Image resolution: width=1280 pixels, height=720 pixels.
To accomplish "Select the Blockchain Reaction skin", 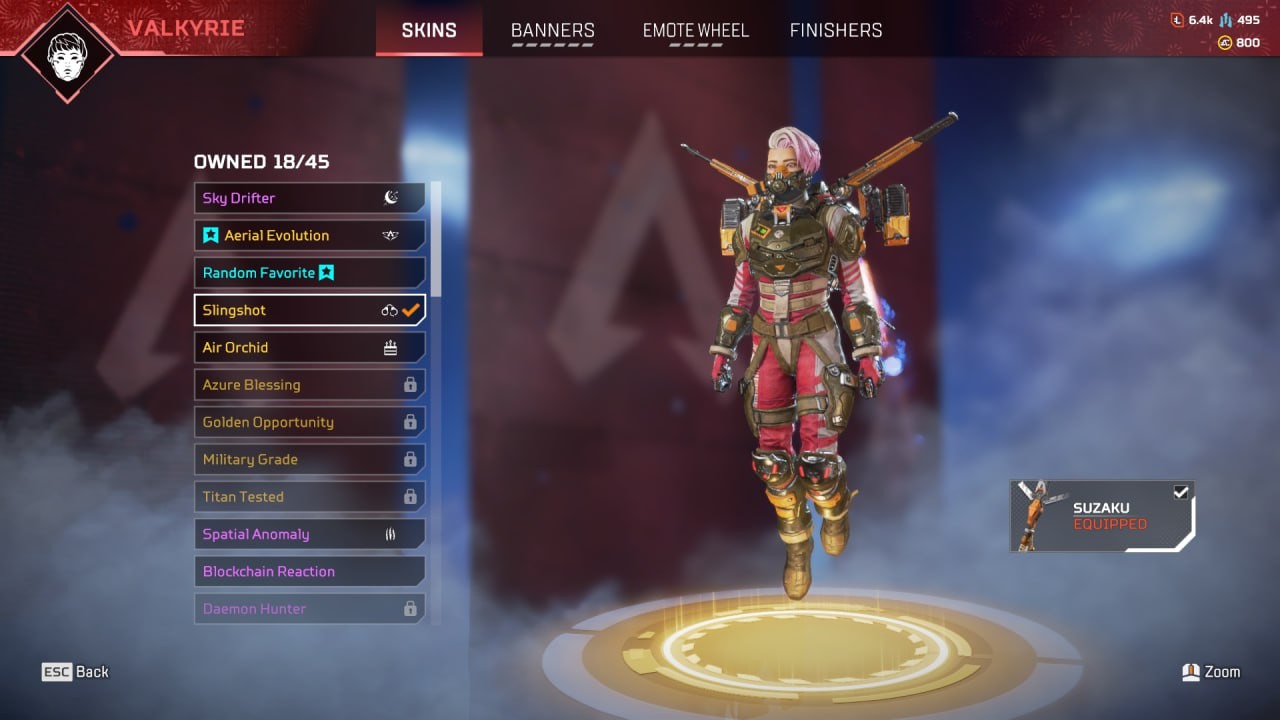I will click(x=309, y=571).
